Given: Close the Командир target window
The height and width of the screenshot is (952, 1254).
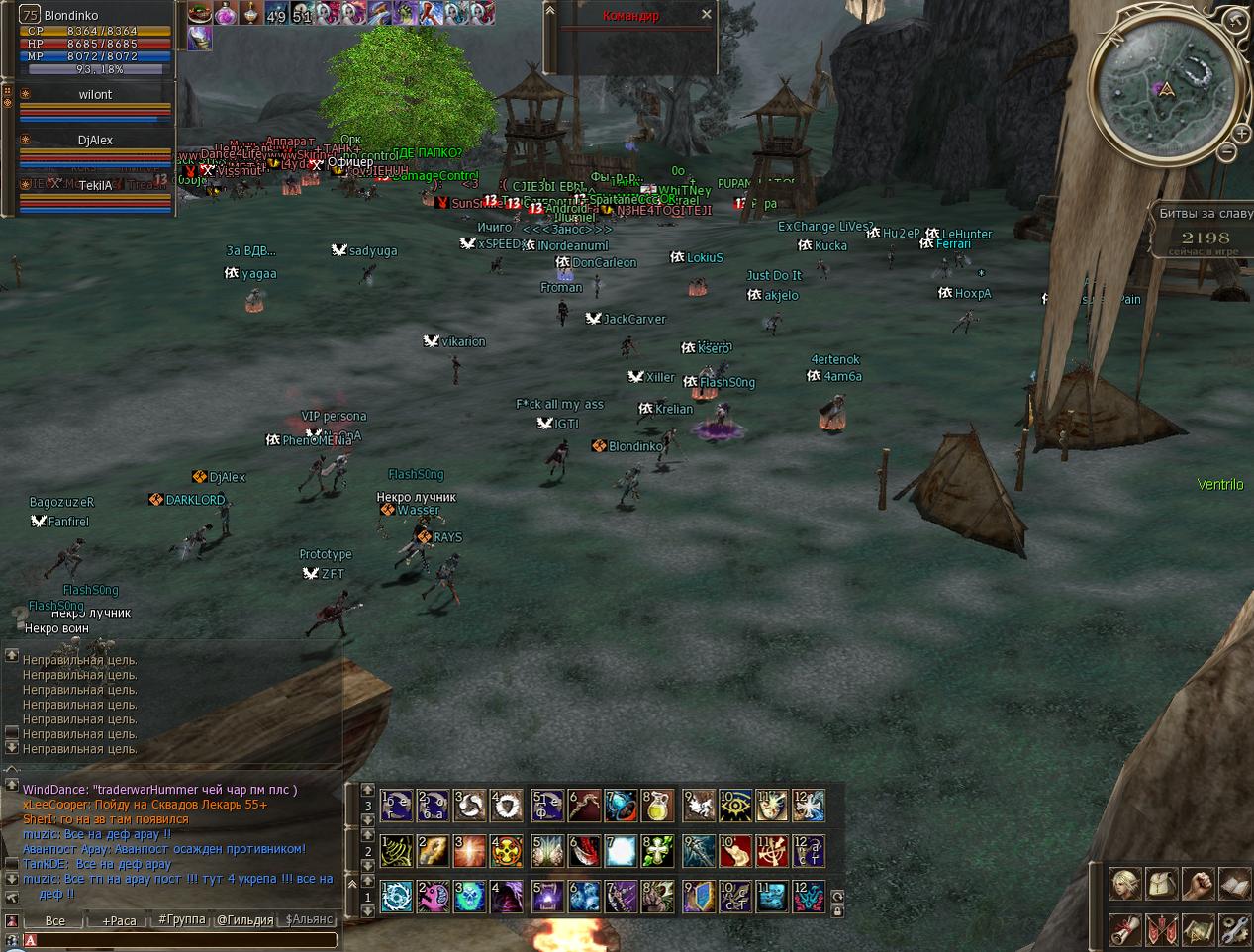Looking at the screenshot, I should 706,15.
